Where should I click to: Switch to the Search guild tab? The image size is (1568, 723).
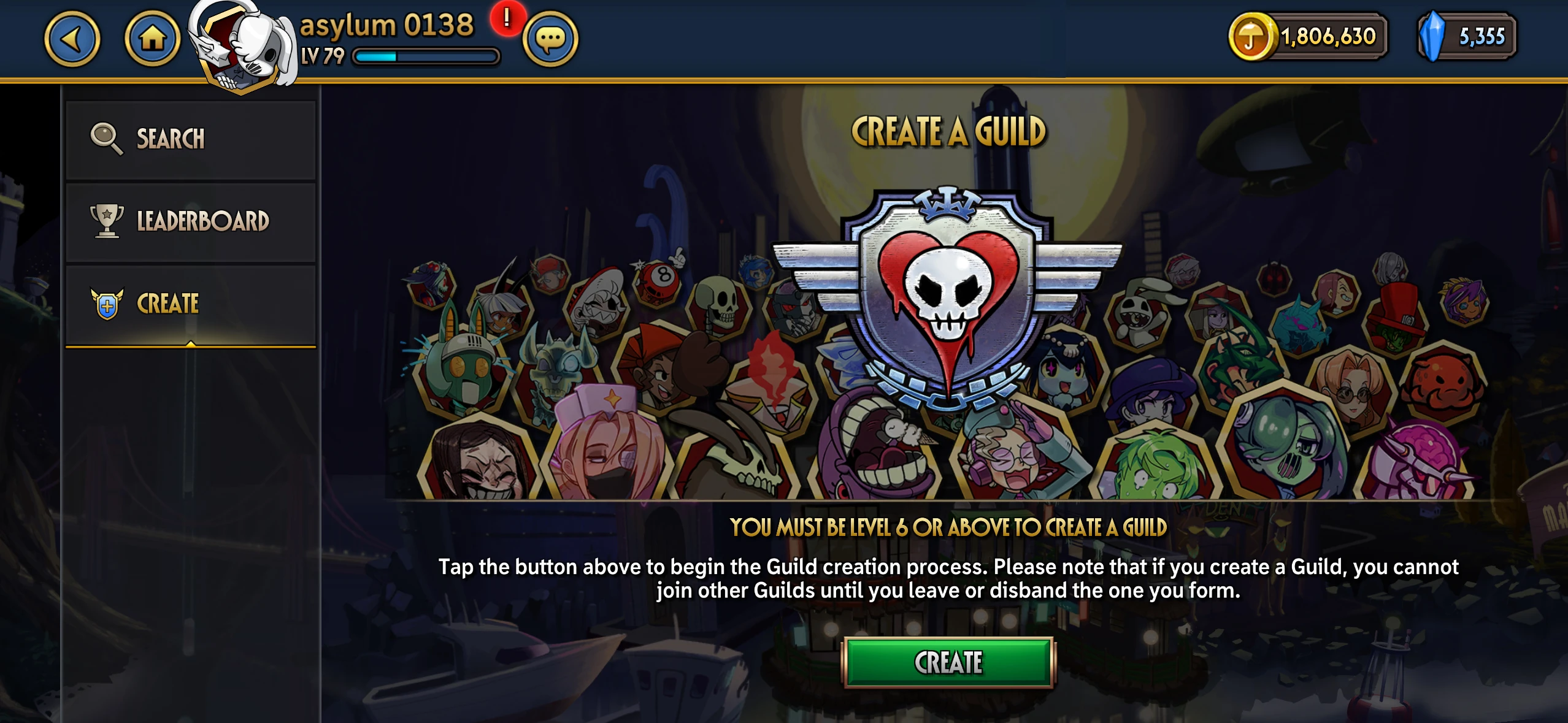[x=191, y=139]
